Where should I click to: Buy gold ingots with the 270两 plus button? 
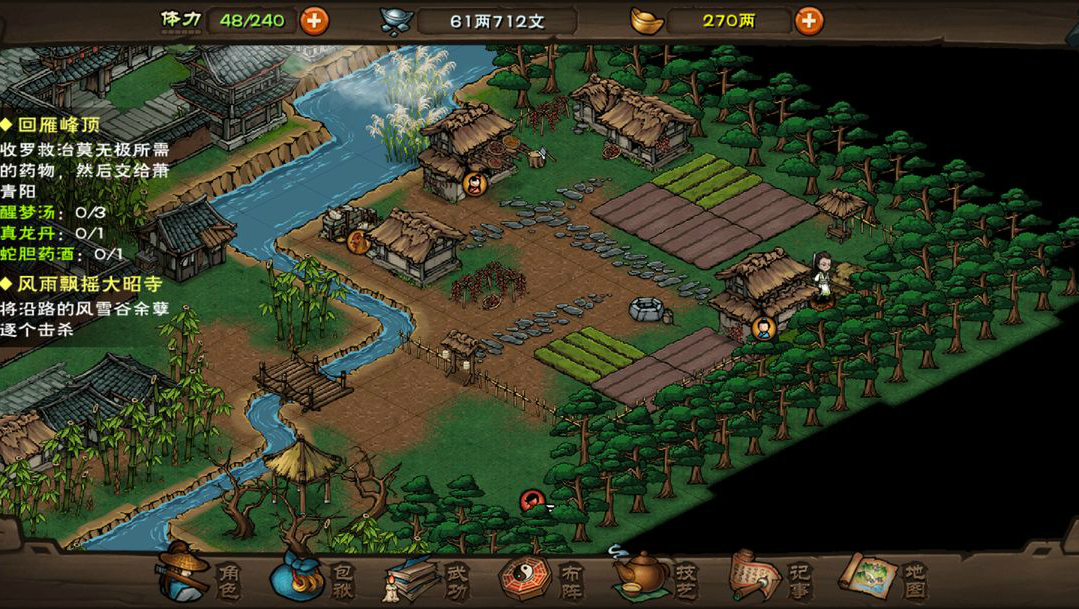(x=808, y=20)
